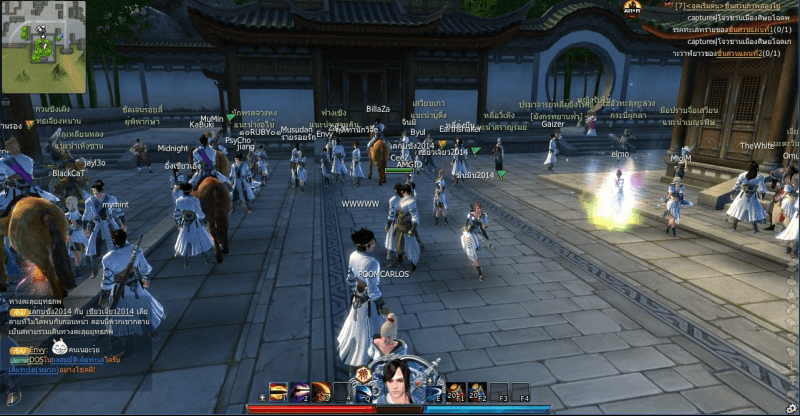Viewport: 800px width, 416px height.
Task: Open the minimap in the corner
Action: click(x=43, y=45)
